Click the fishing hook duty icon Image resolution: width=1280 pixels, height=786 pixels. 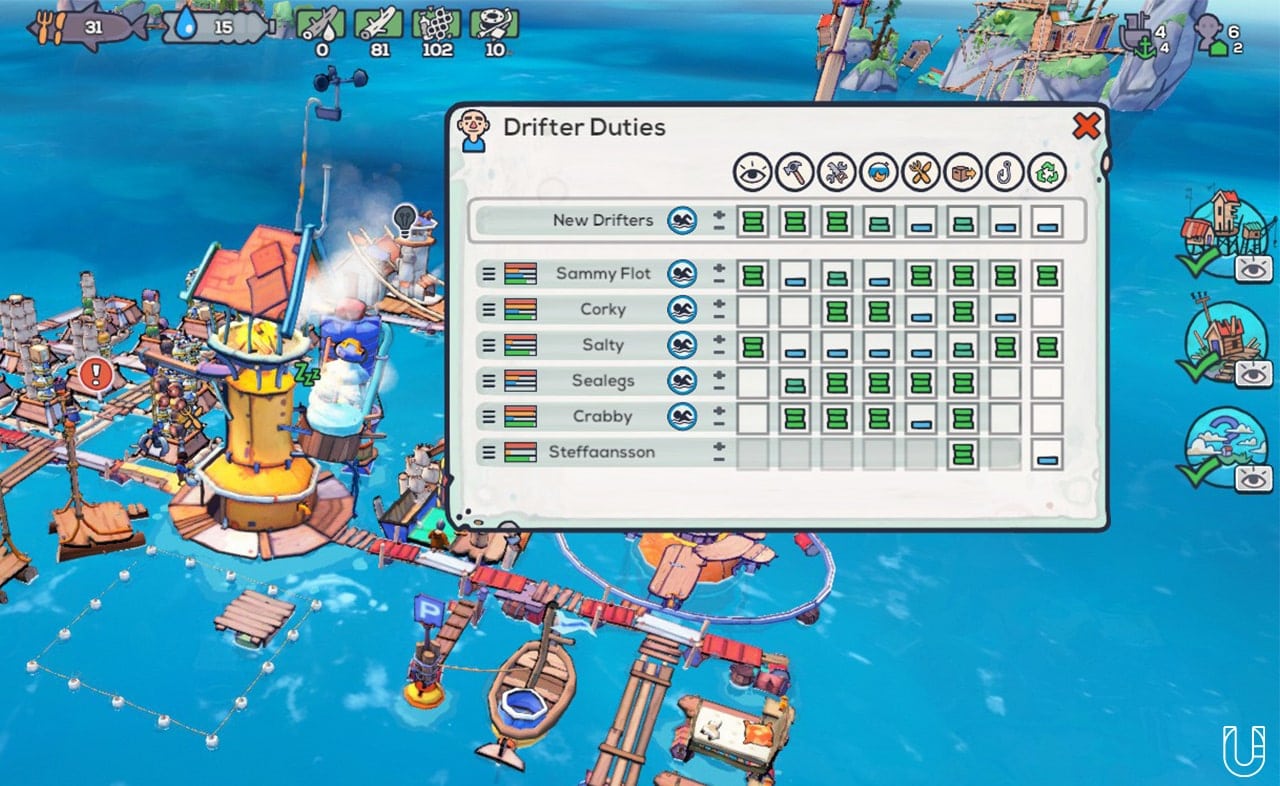point(1006,171)
